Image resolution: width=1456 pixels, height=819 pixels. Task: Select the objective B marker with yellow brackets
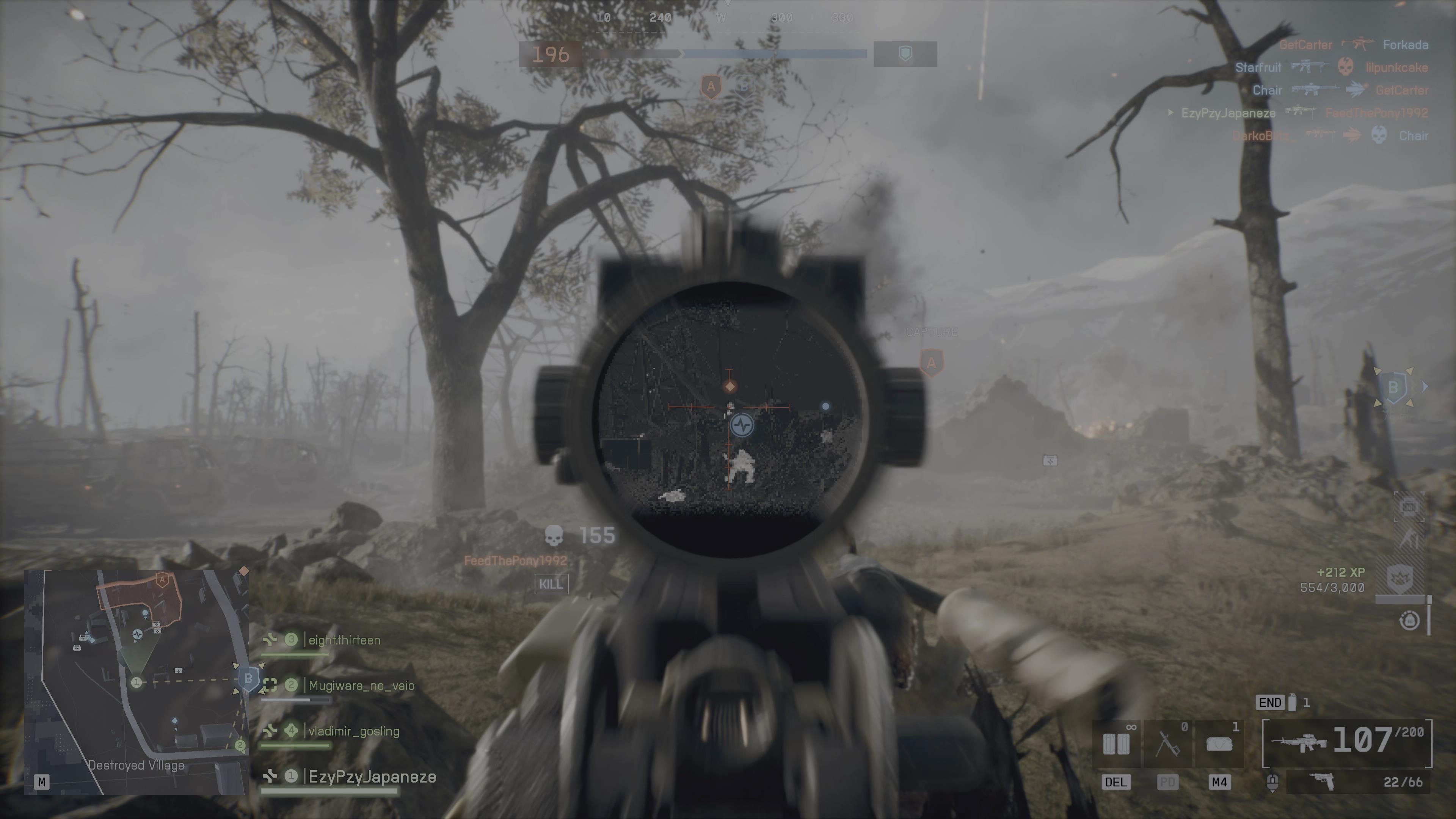(1393, 387)
